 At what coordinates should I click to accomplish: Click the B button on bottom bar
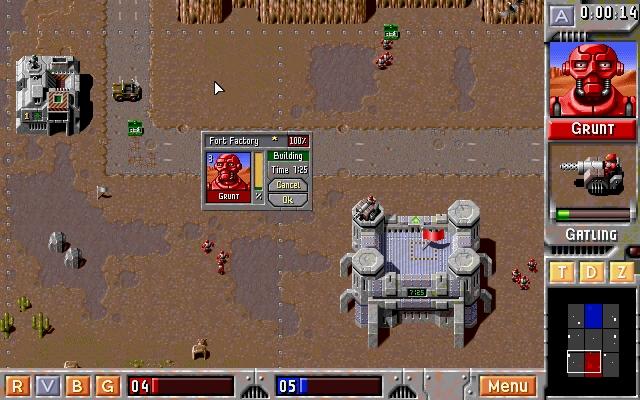click(79, 386)
